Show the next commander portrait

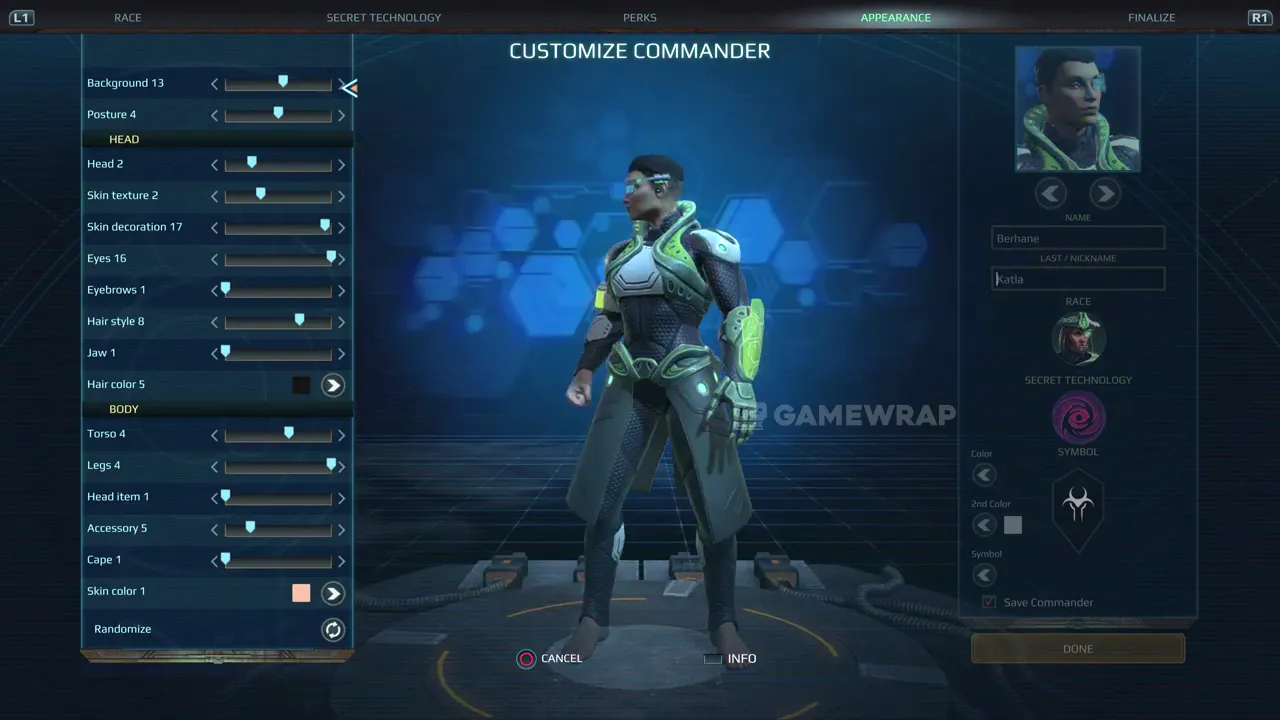click(x=1104, y=193)
